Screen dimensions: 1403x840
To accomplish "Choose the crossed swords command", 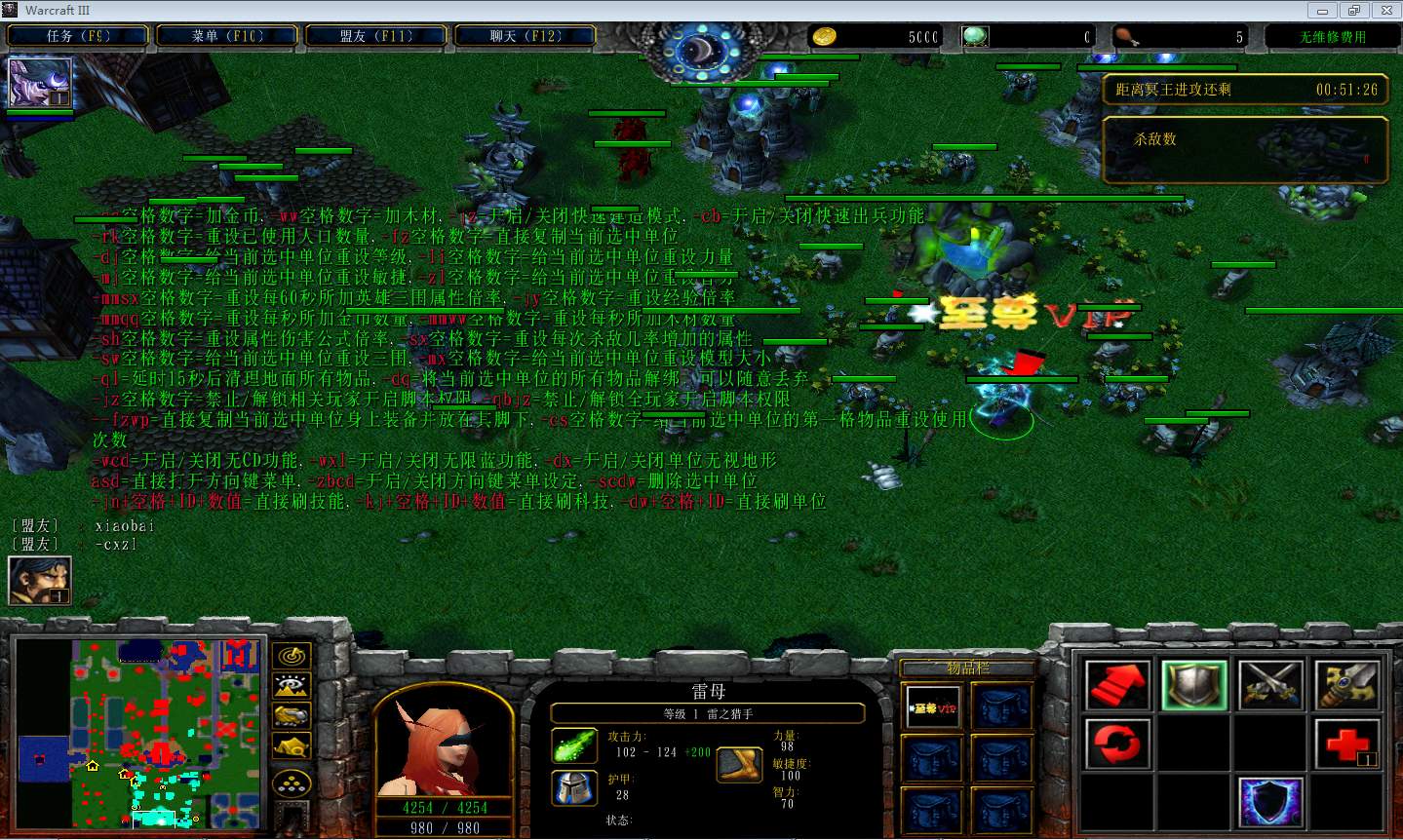I will 1271,685.
